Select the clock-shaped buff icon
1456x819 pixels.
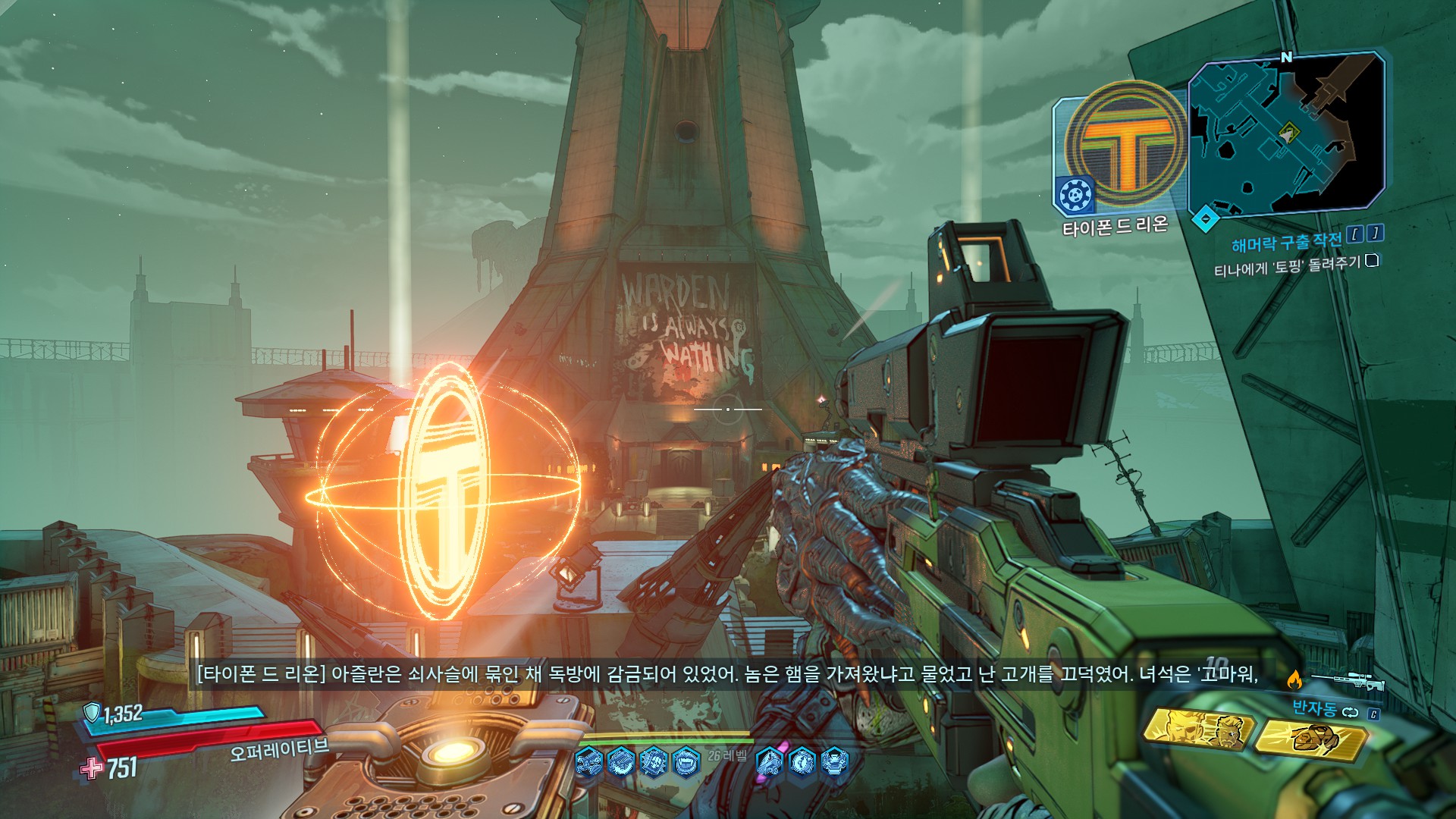[802, 760]
